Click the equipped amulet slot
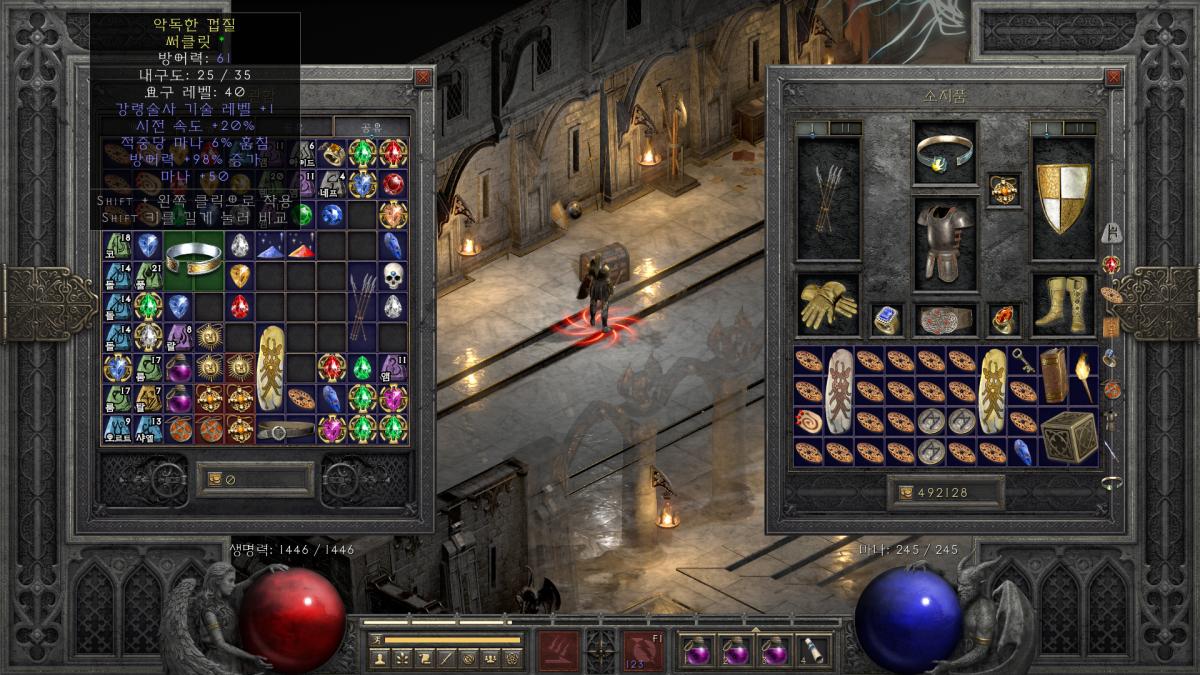1200x675 pixels. 1003,189
